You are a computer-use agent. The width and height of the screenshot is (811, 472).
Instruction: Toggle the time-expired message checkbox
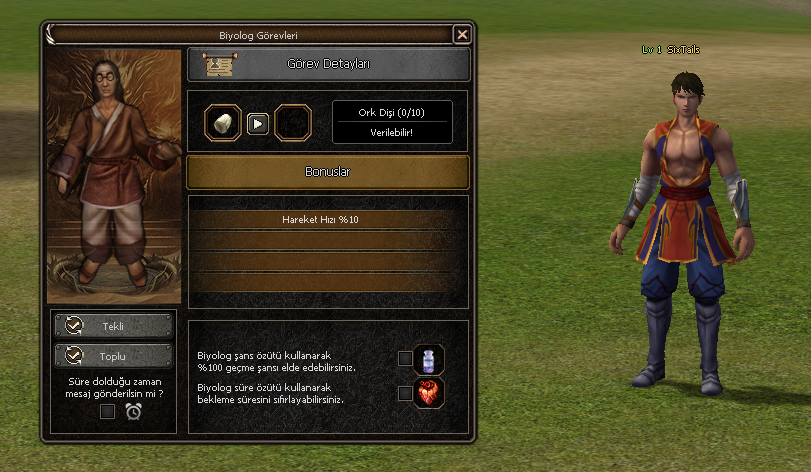click(107, 411)
